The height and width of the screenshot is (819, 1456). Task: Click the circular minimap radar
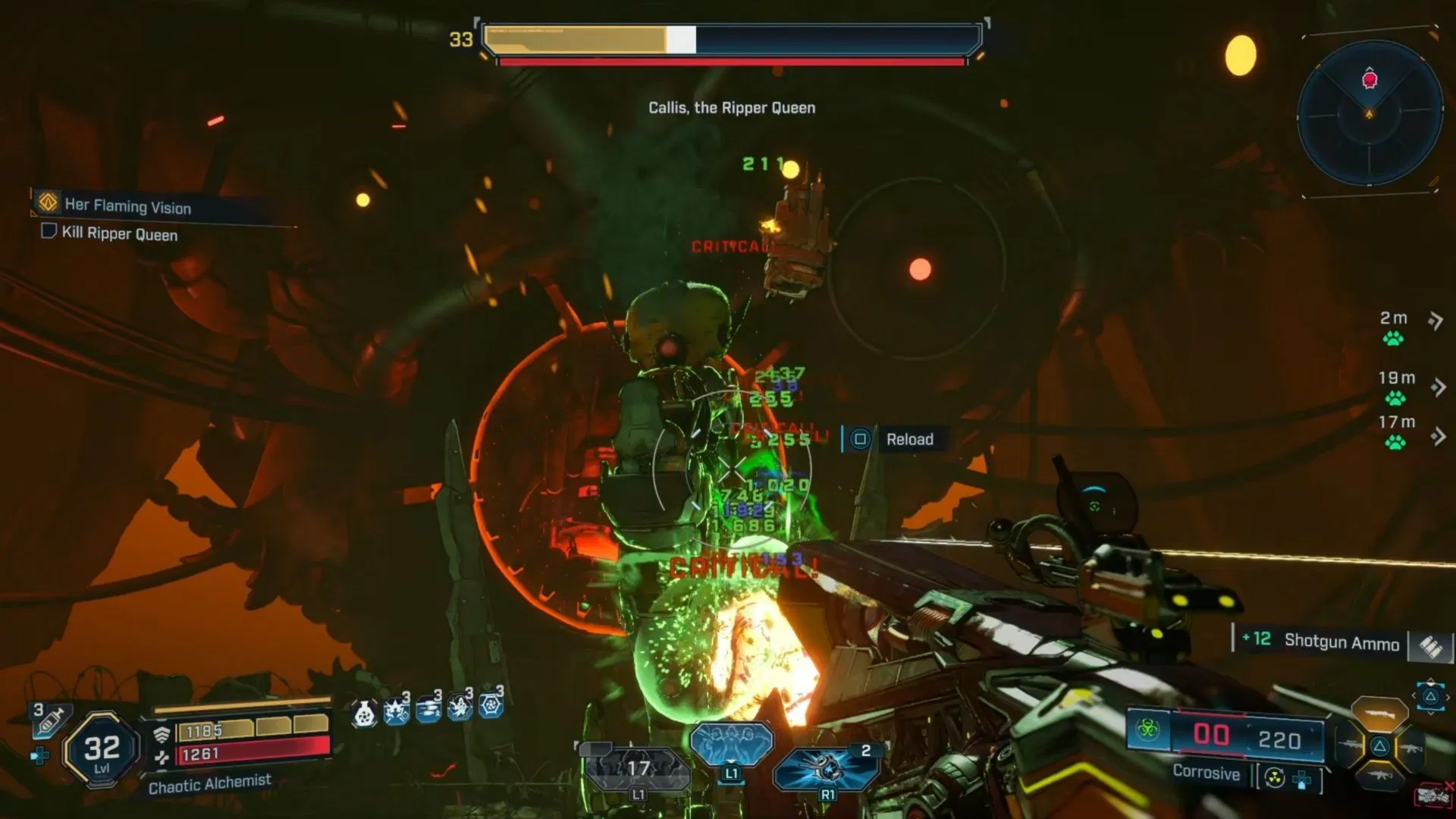(1370, 114)
